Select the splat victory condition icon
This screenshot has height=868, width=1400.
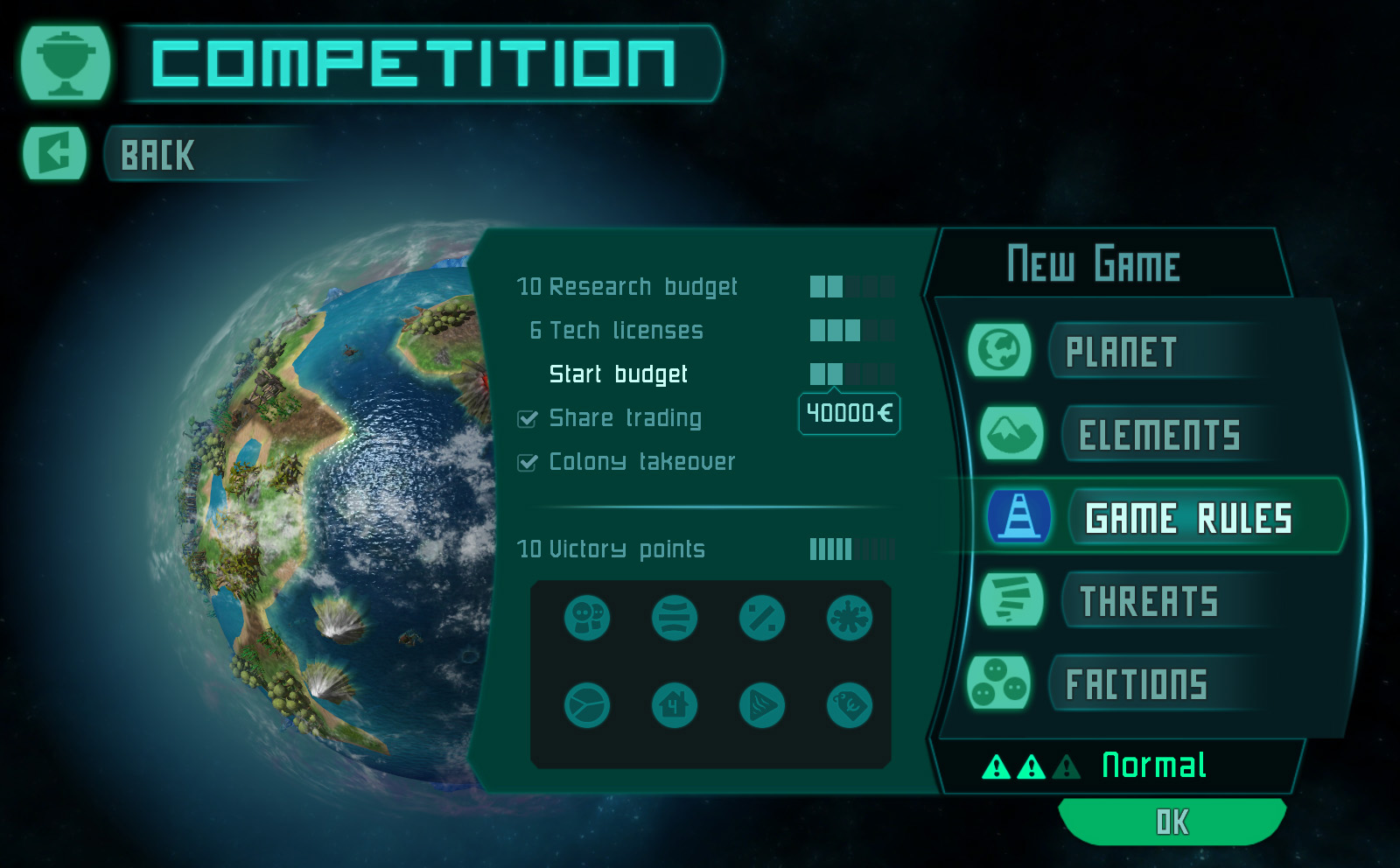click(x=850, y=618)
